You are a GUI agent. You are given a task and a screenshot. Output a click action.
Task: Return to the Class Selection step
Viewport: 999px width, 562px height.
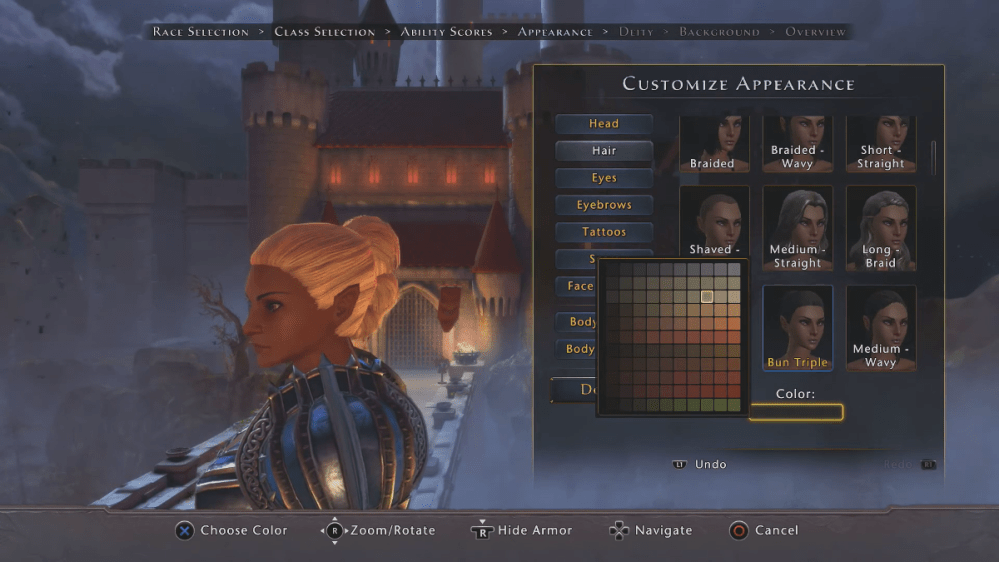click(x=325, y=32)
